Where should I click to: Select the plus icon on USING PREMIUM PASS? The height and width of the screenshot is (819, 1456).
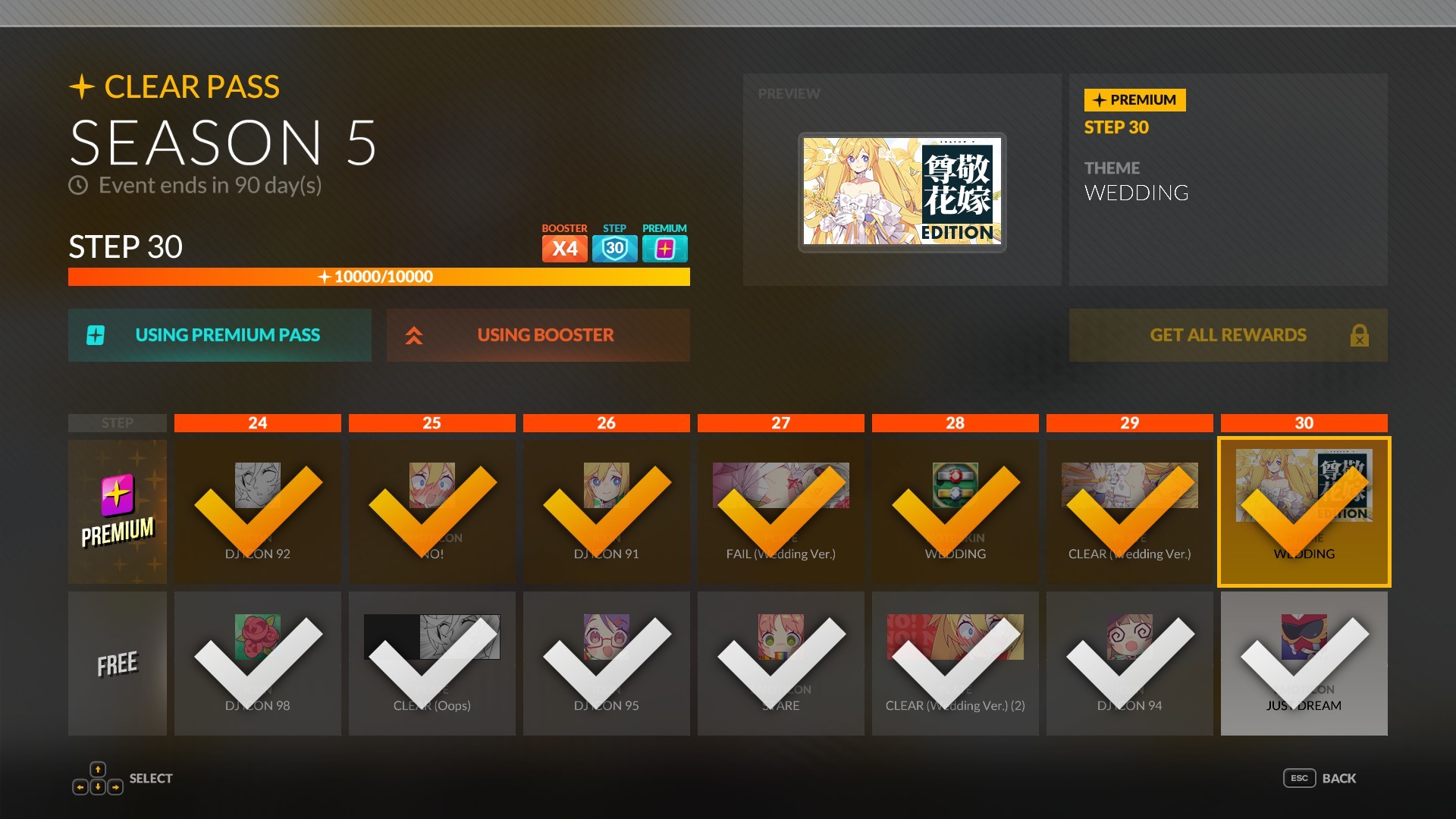click(94, 334)
